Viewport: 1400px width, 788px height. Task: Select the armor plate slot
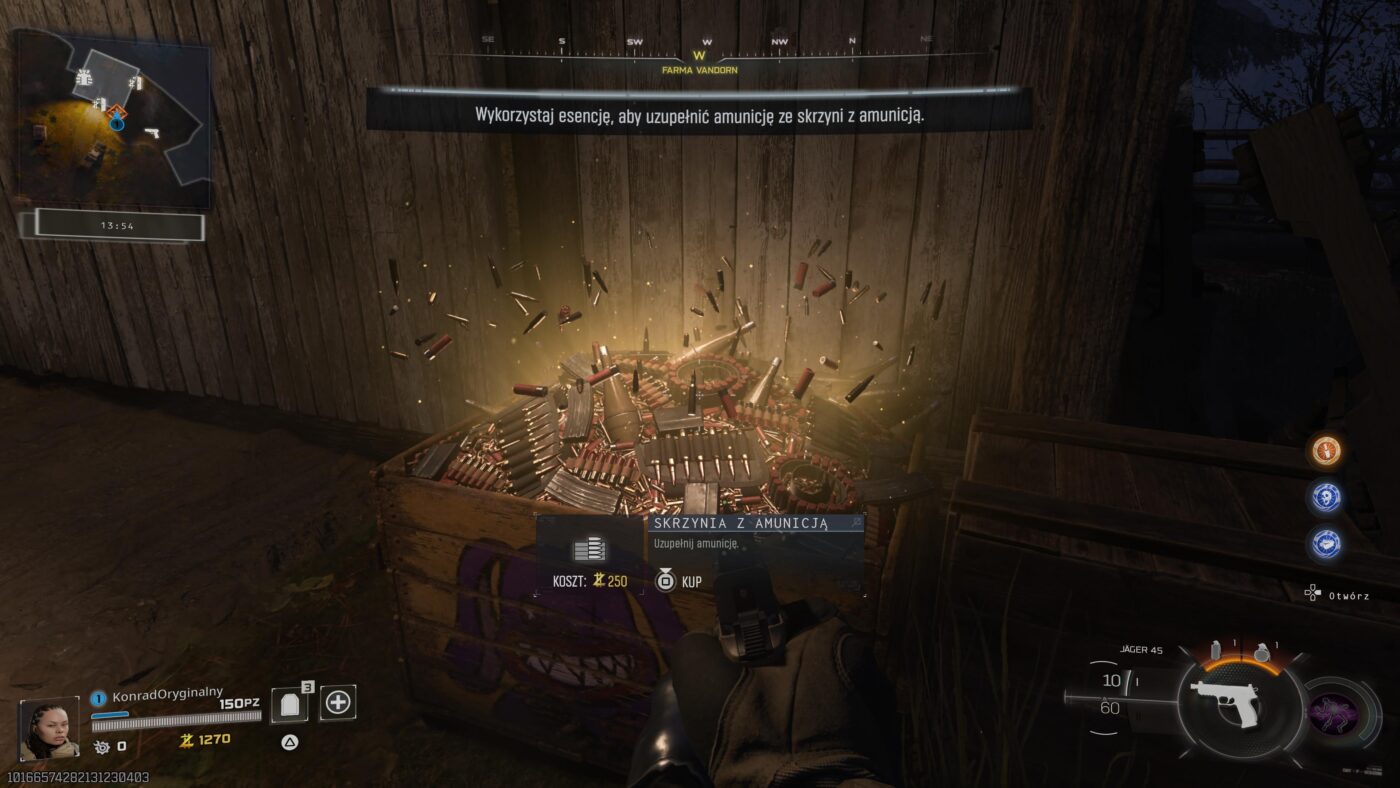coord(290,704)
